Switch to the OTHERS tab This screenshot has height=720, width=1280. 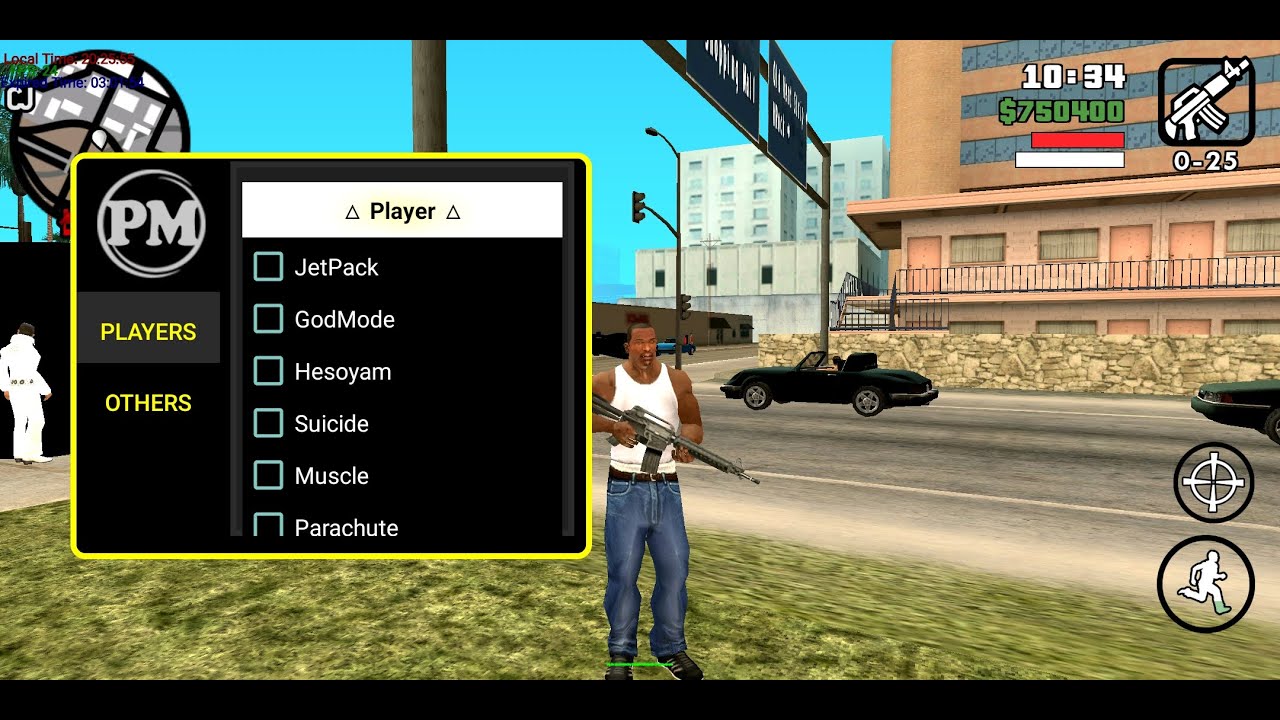pos(148,403)
